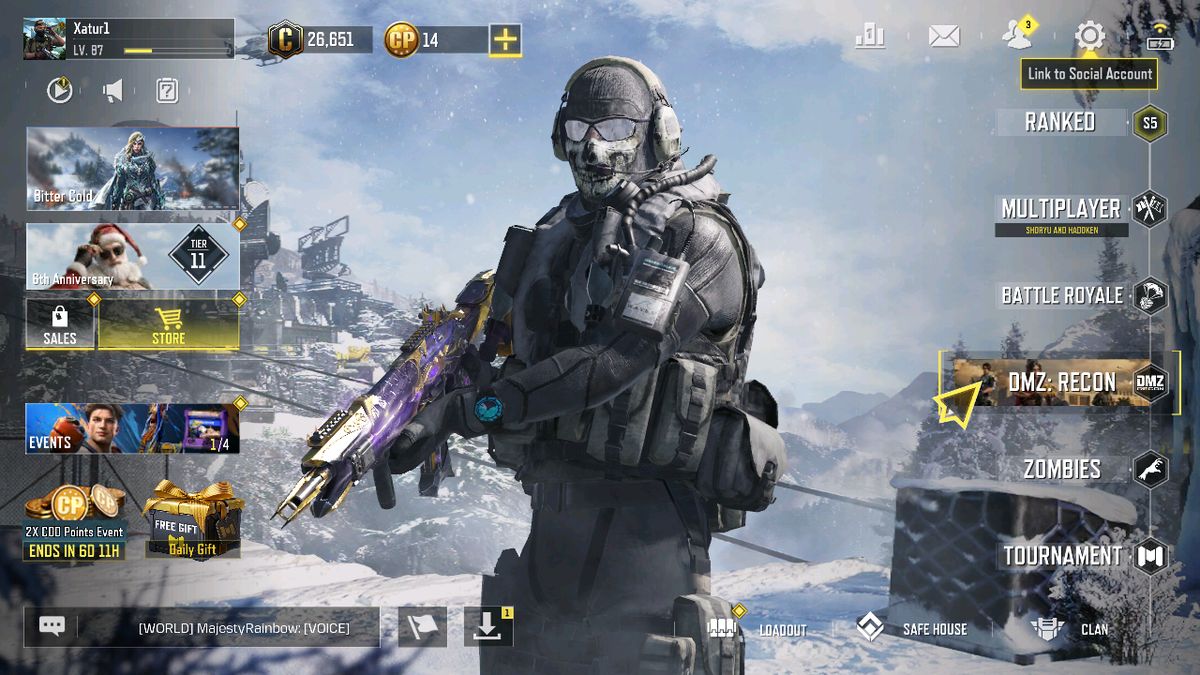1200x675 pixels.
Task: Open the 6th Anniversary battle pass banner
Action: (x=132, y=256)
